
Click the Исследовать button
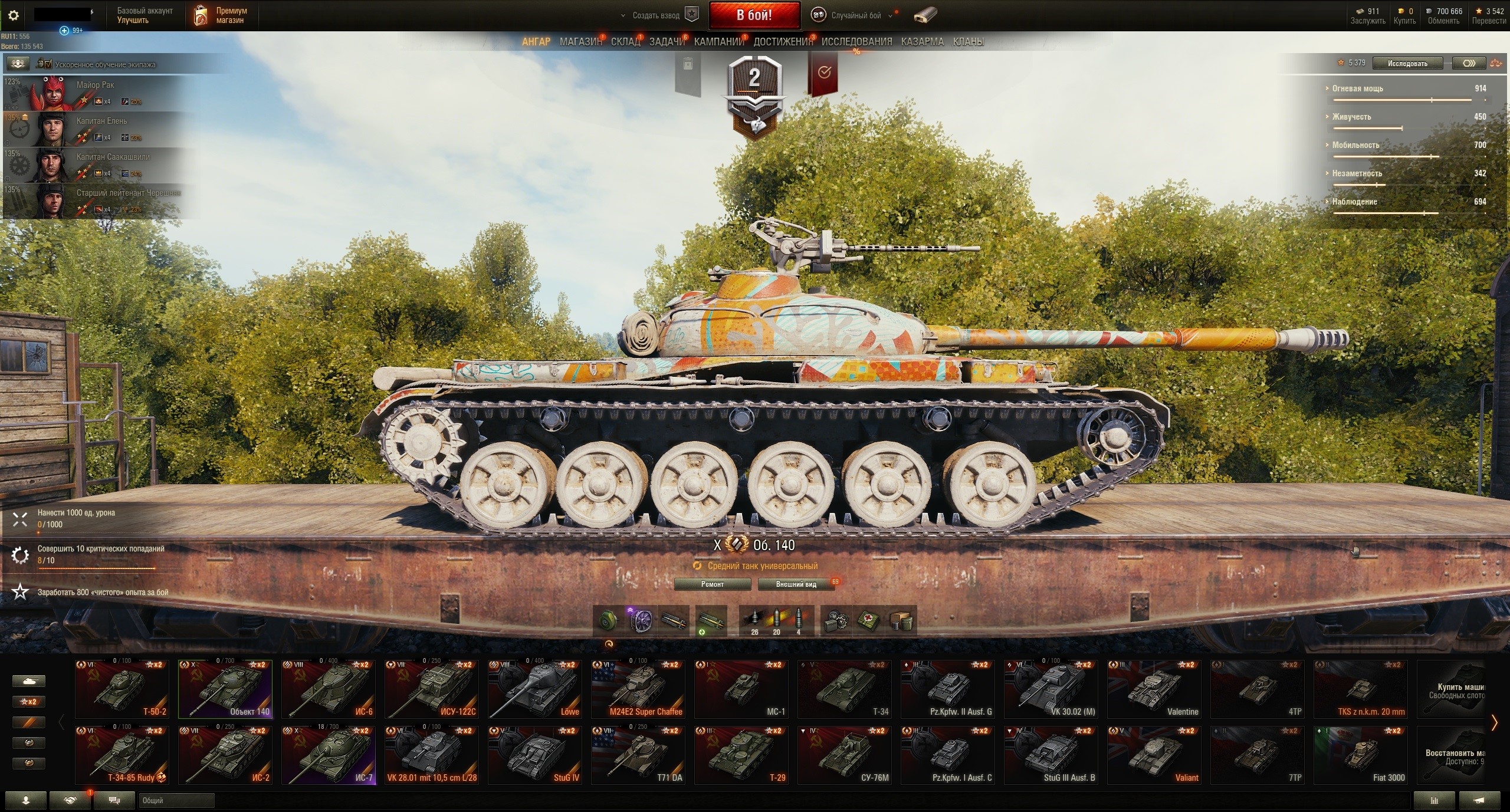tap(1407, 63)
